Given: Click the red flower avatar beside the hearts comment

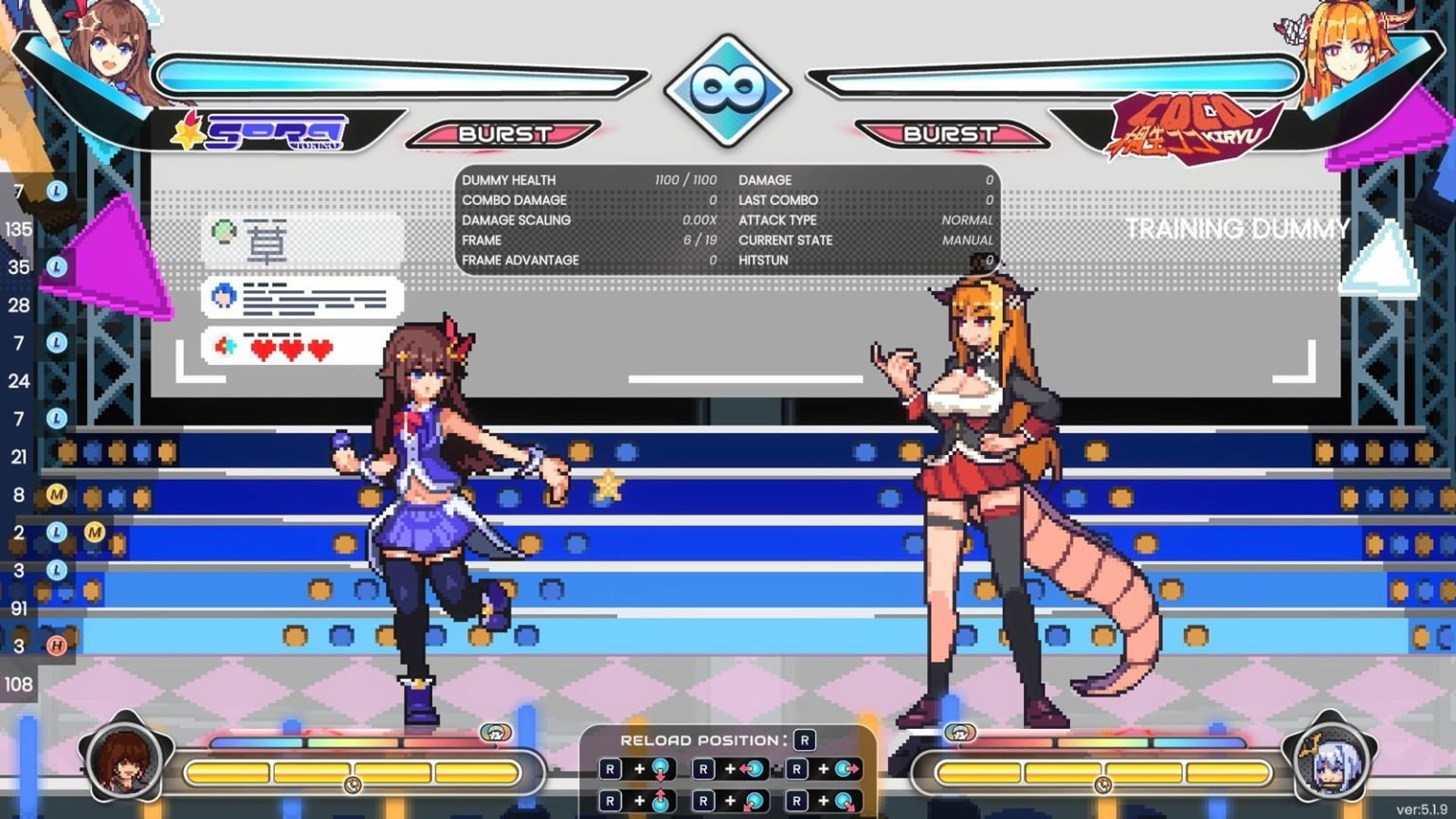Looking at the screenshot, I should 224,347.
